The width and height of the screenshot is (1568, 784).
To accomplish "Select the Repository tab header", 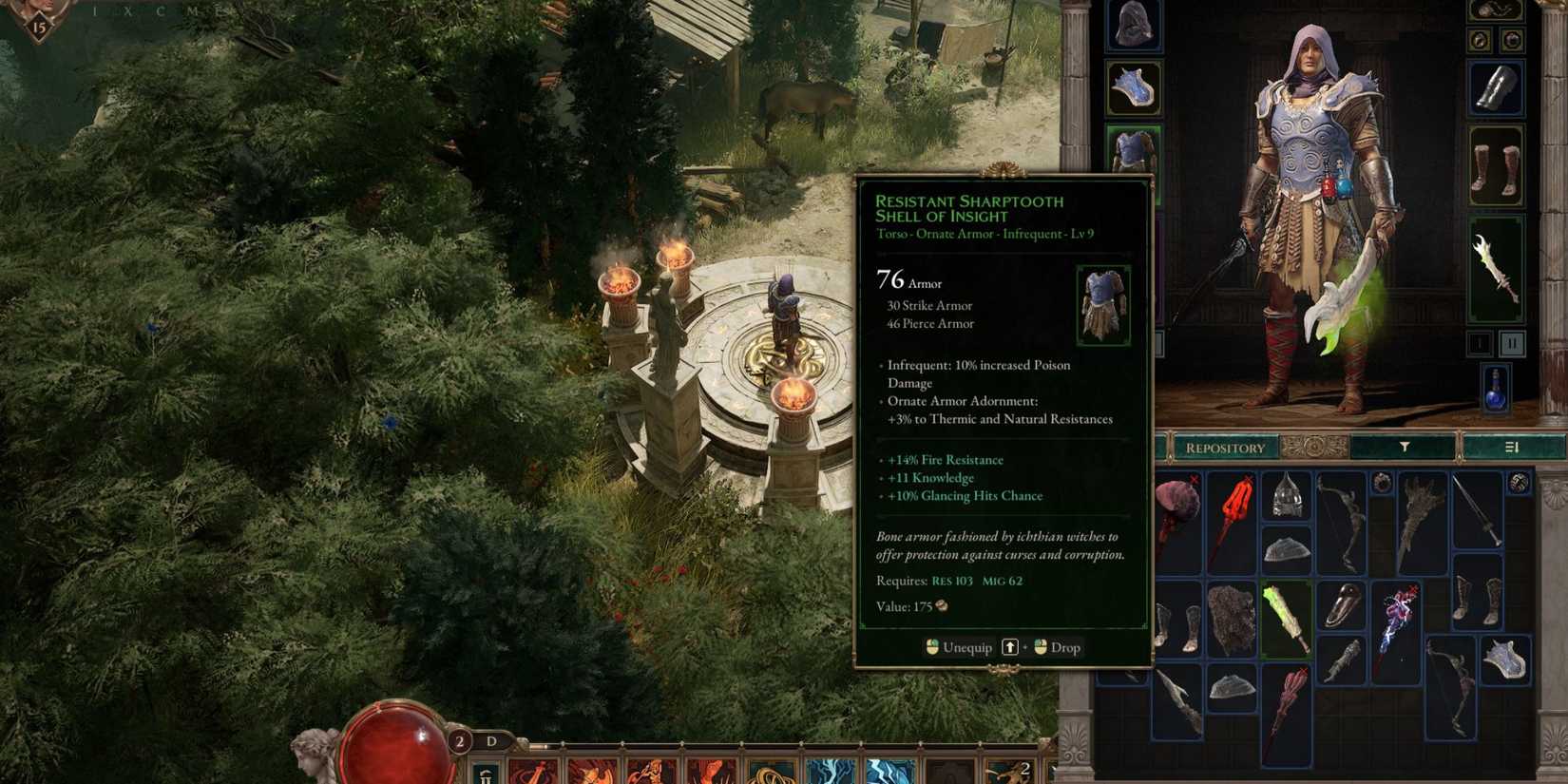I will (1226, 447).
